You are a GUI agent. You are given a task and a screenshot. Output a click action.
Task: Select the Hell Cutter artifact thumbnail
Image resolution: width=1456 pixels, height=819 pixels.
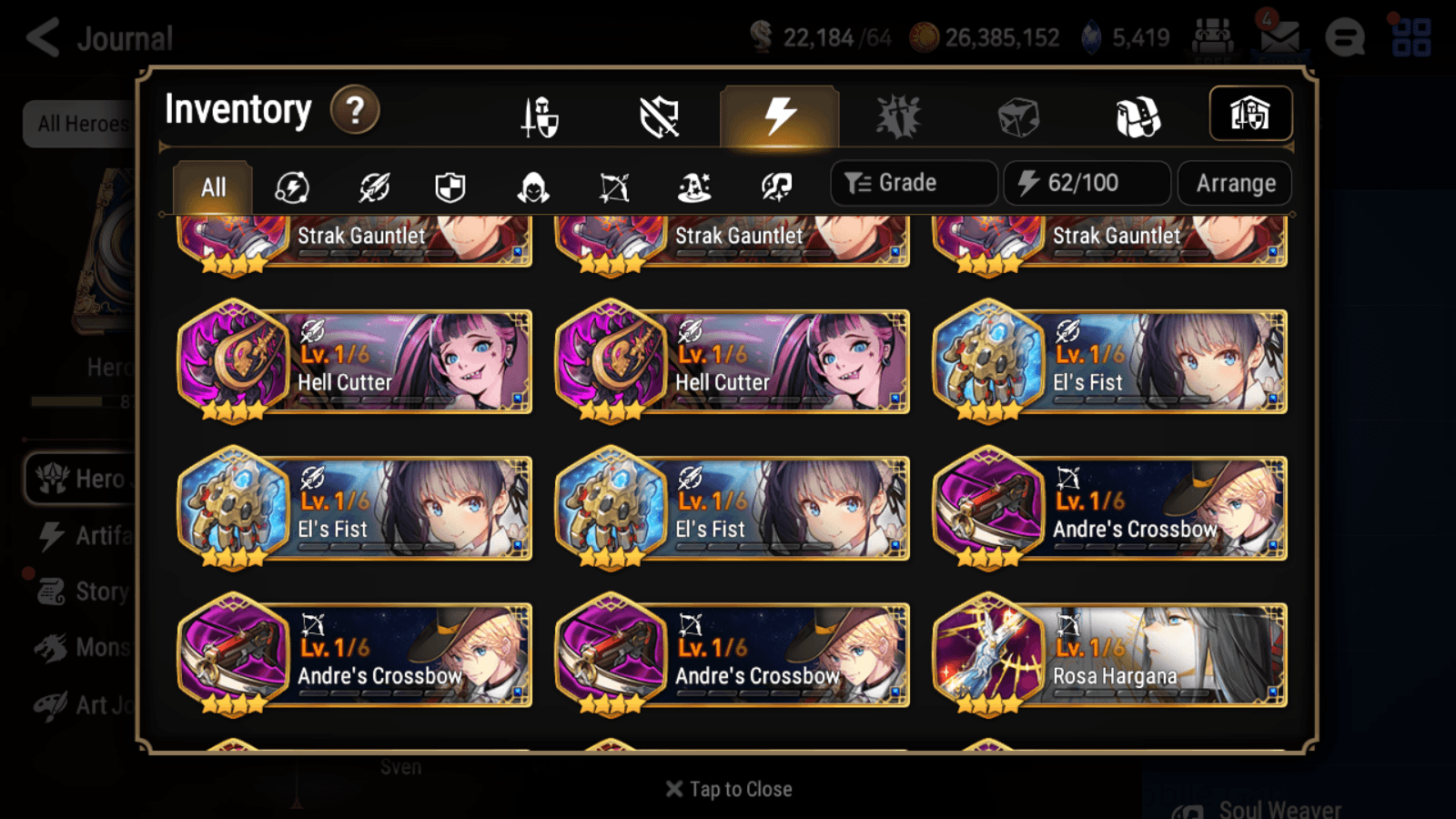point(237,362)
